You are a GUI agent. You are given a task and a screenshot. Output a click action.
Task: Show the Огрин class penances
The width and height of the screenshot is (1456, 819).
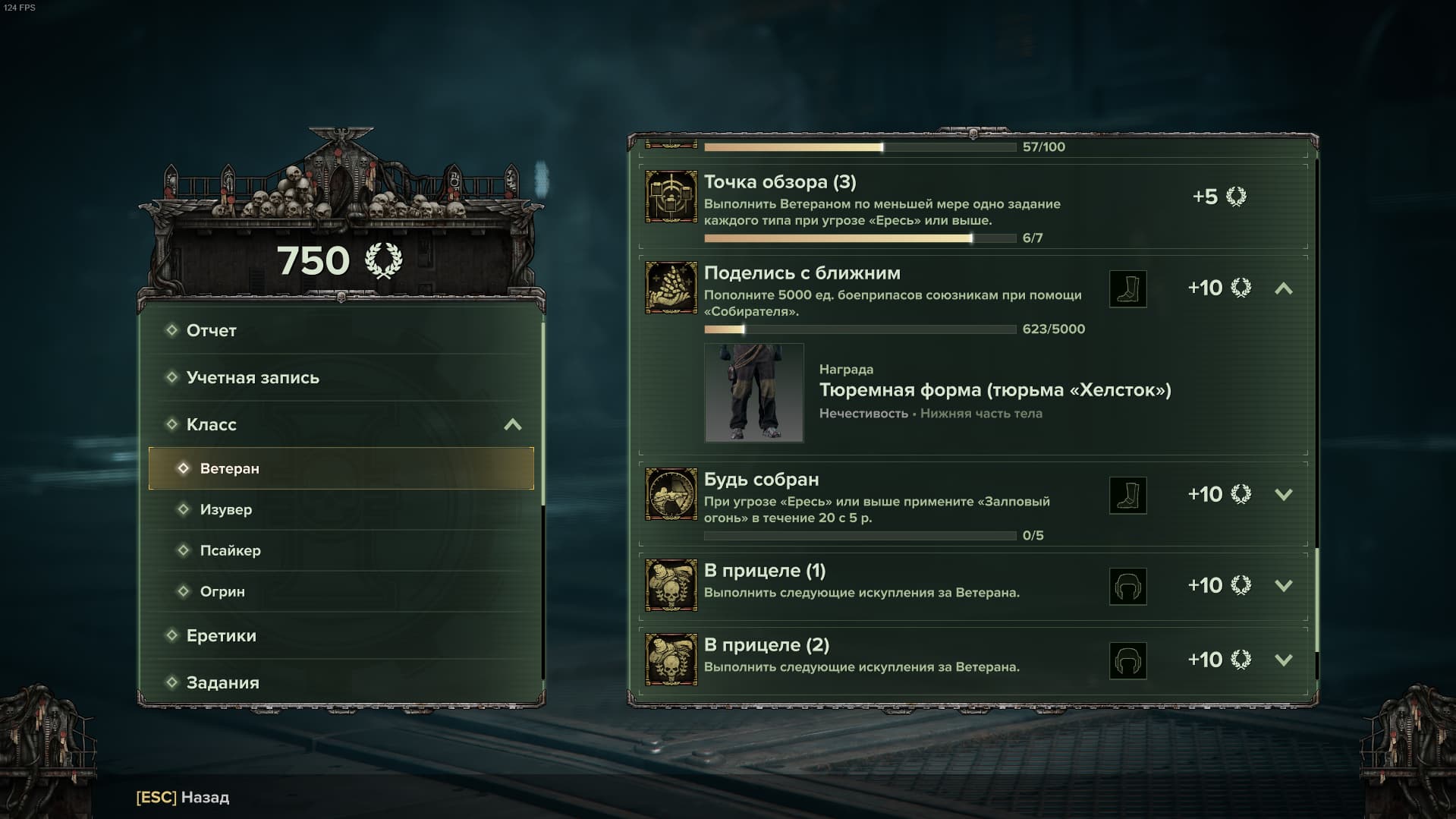[222, 591]
